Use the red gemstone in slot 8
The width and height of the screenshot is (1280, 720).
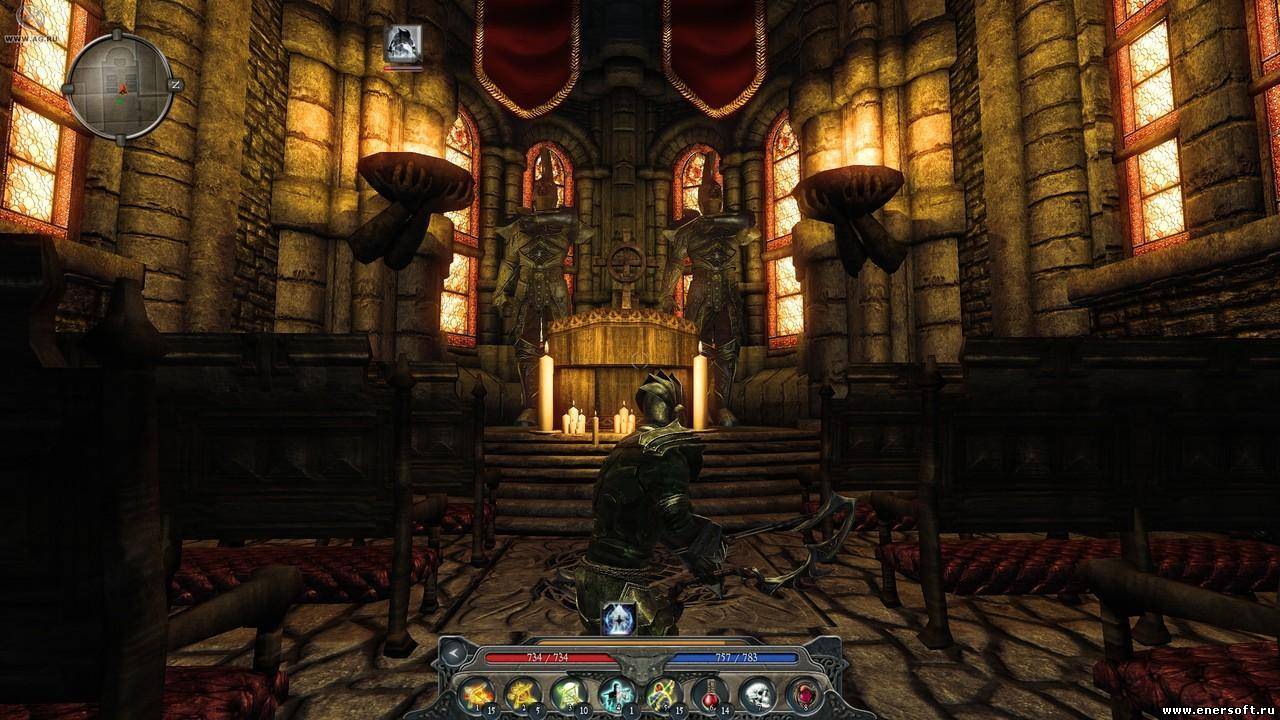[x=804, y=693]
